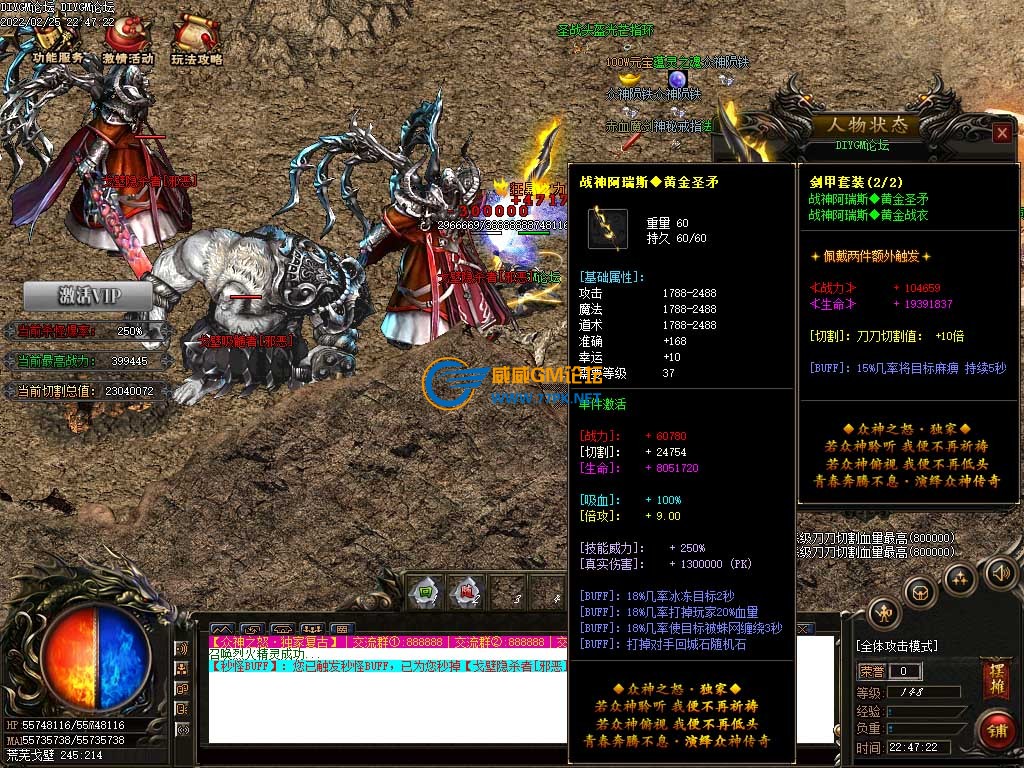Open the 激情活动 events icon
Image resolution: width=1024 pixels, height=768 pixels.
point(128,40)
